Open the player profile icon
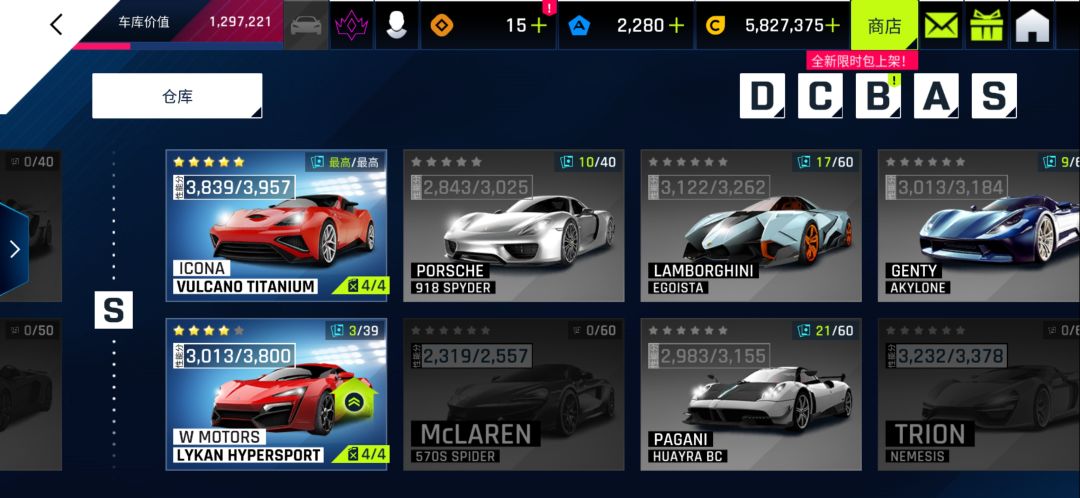1080x498 pixels. coord(397,26)
